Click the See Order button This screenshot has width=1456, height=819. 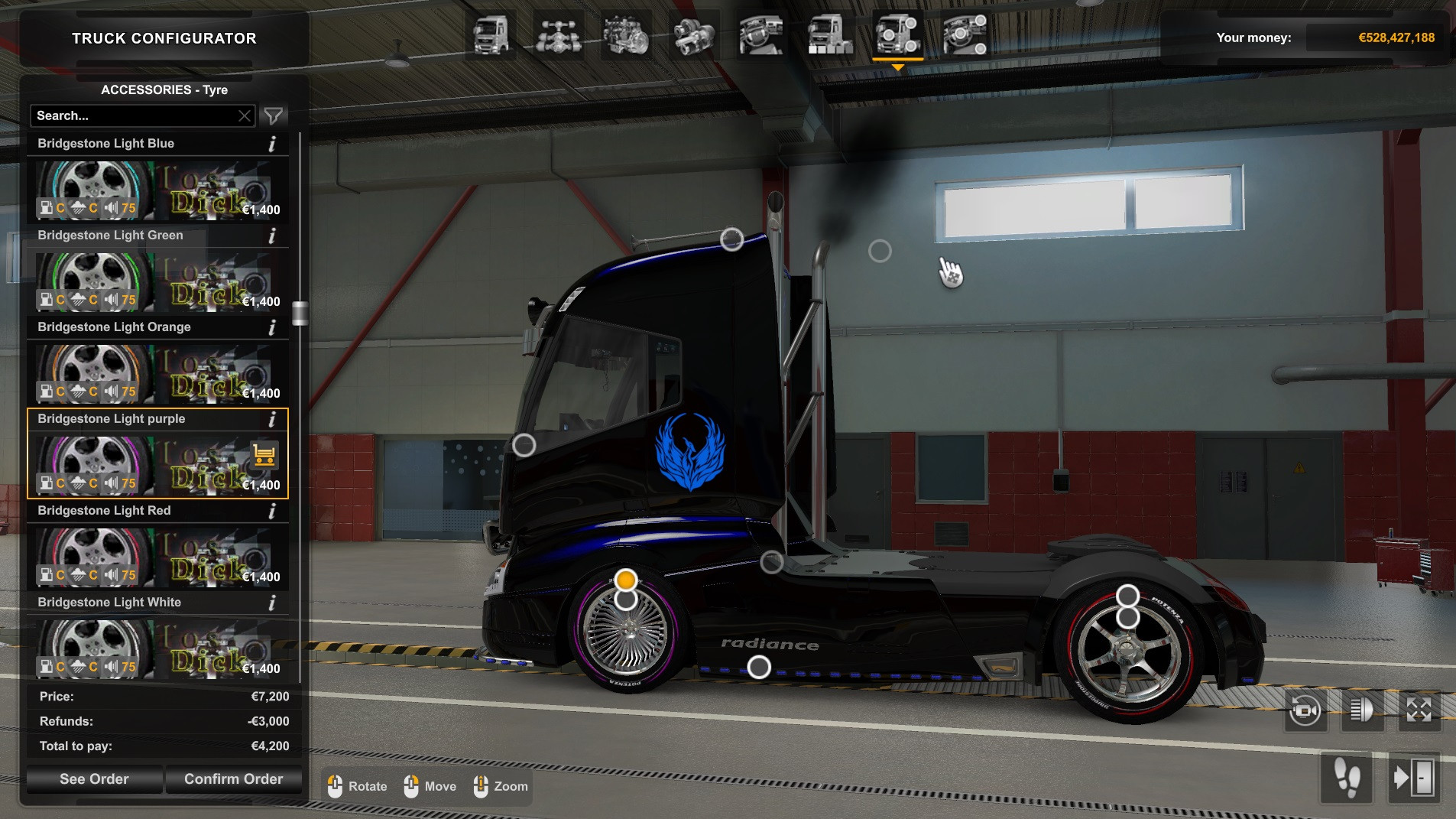click(x=93, y=778)
